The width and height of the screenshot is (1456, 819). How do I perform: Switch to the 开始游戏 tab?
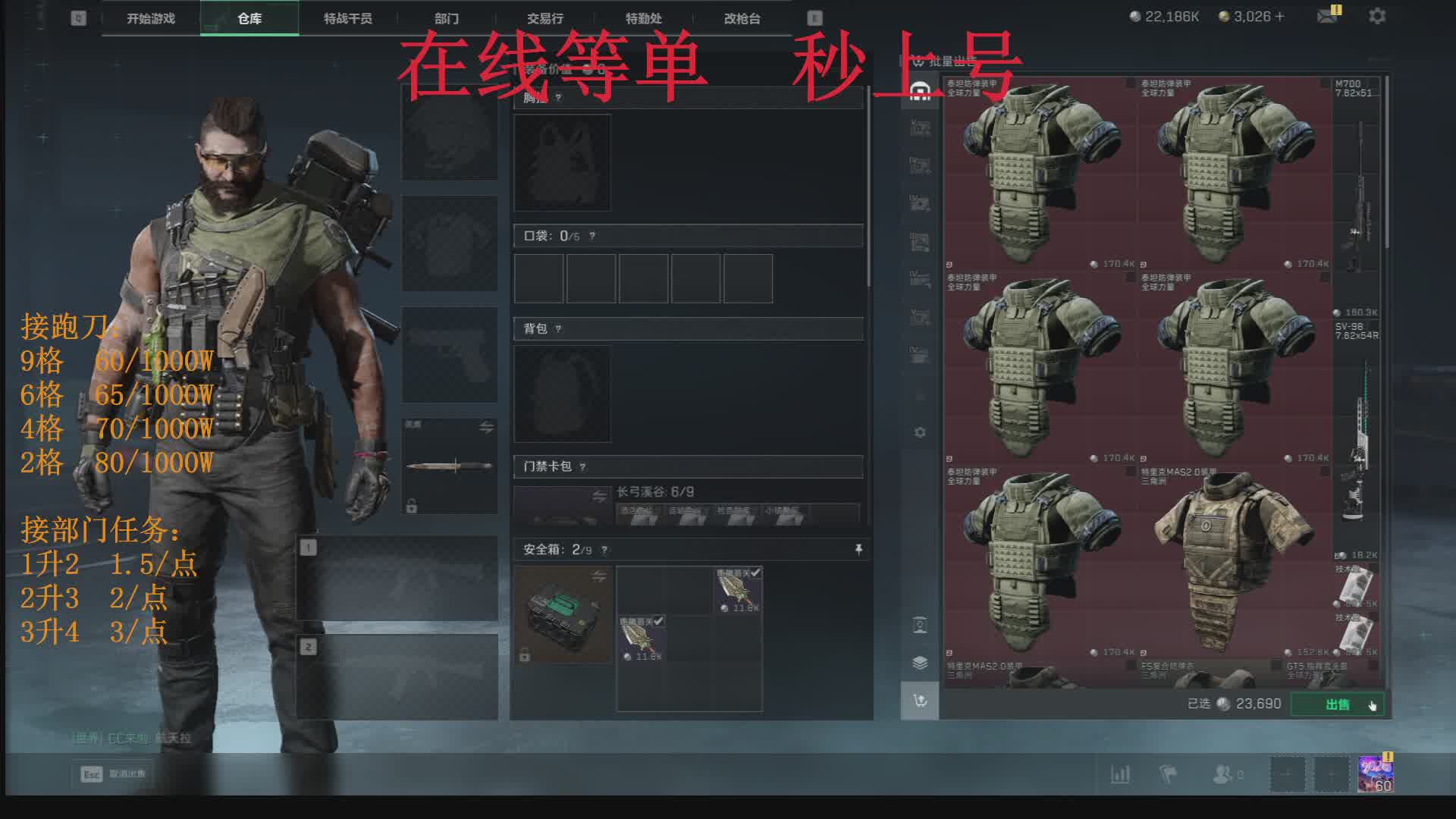pos(151,18)
